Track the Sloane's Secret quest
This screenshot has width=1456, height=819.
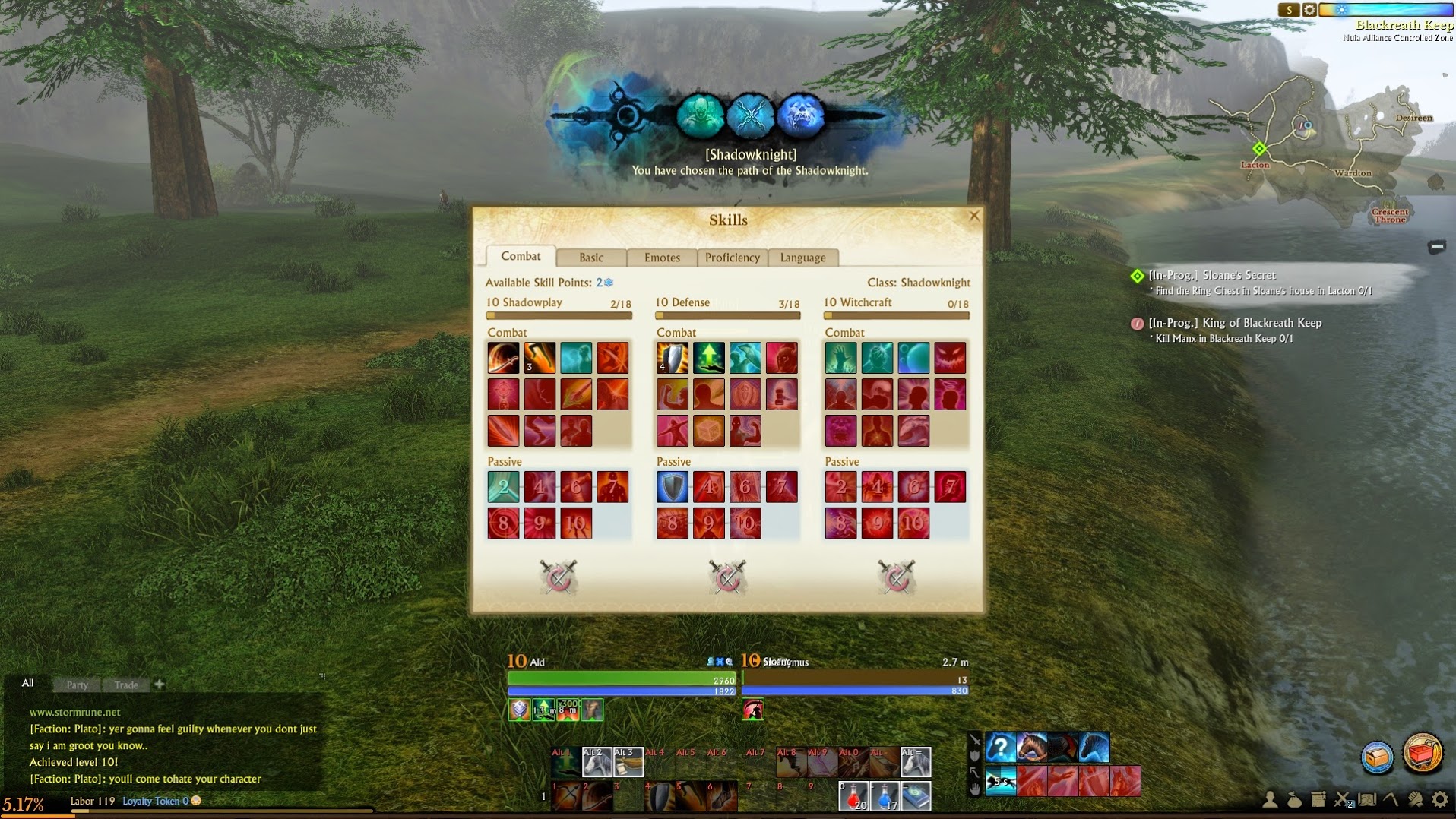pyautogui.click(x=1211, y=275)
